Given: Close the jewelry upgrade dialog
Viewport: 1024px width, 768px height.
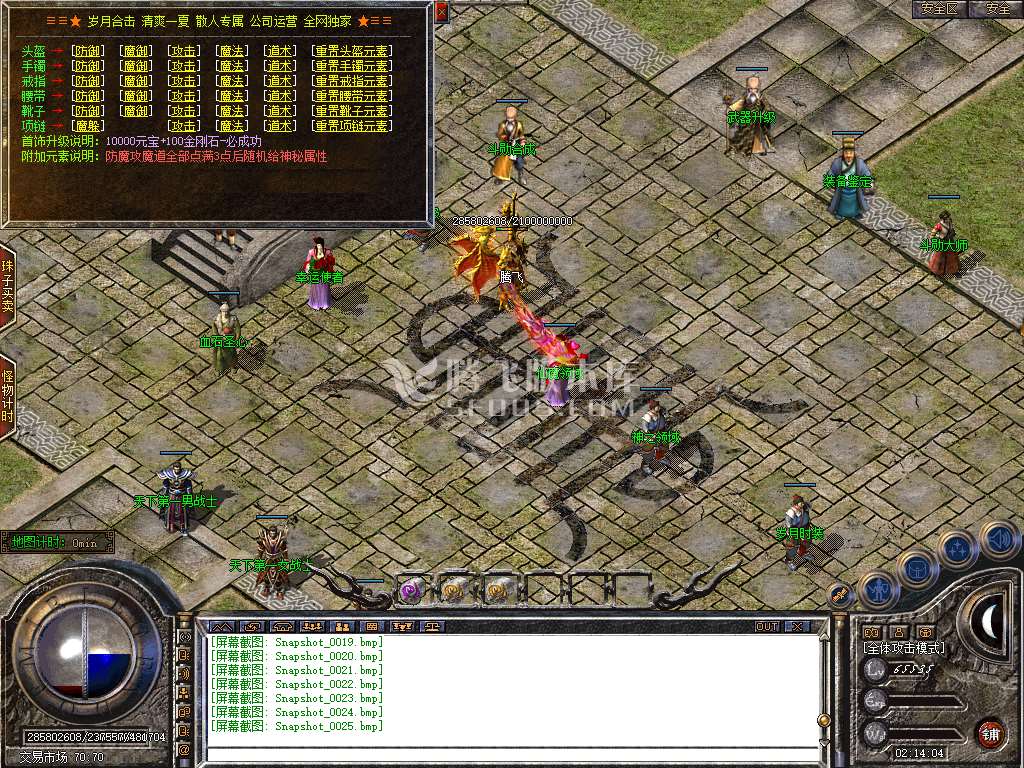Looking at the screenshot, I should tap(441, 11).
